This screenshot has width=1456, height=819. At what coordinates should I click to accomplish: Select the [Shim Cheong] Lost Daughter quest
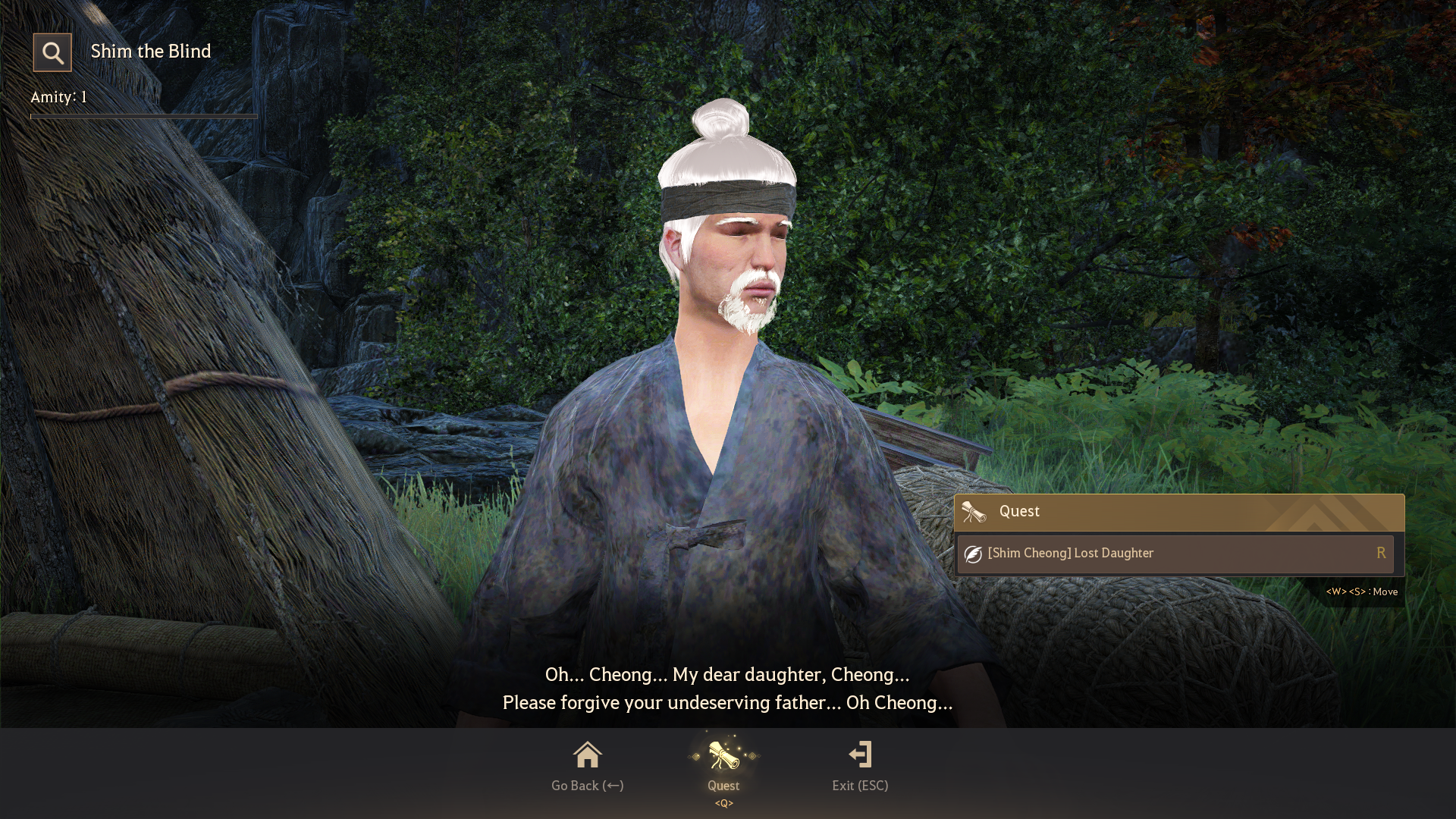click(1175, 554)
